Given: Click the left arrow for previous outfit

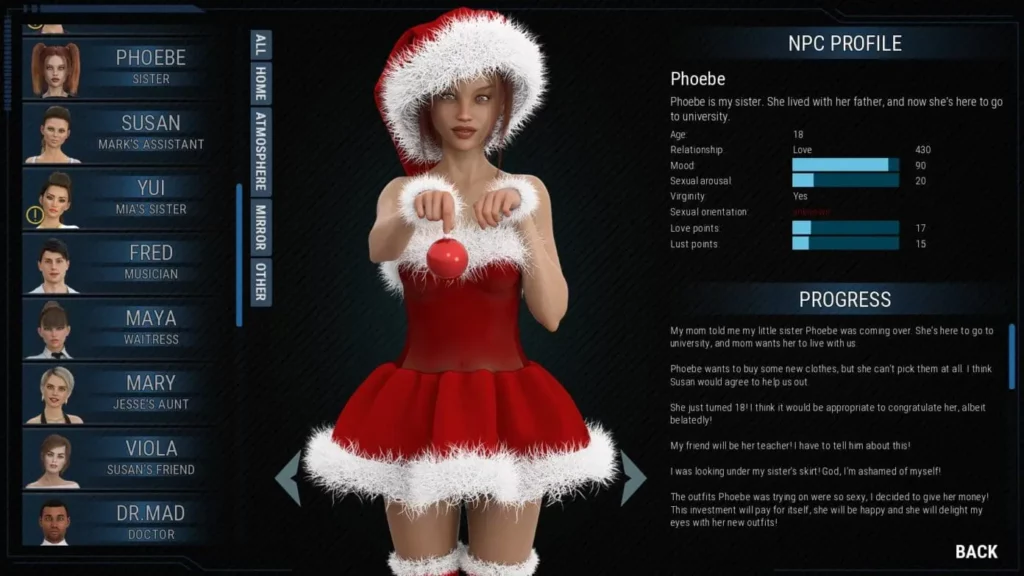Looking at the screenshot, I should (288, 478).
